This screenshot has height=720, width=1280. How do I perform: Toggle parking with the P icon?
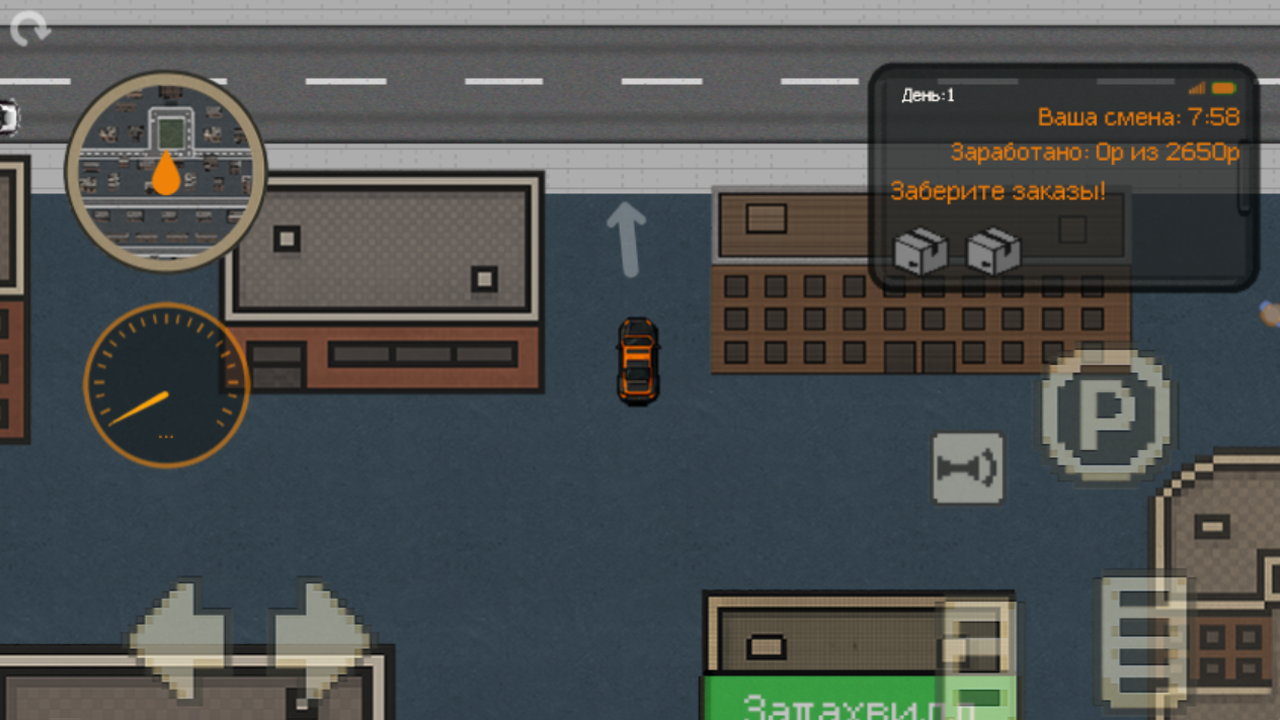click(x=1107, y=417)
